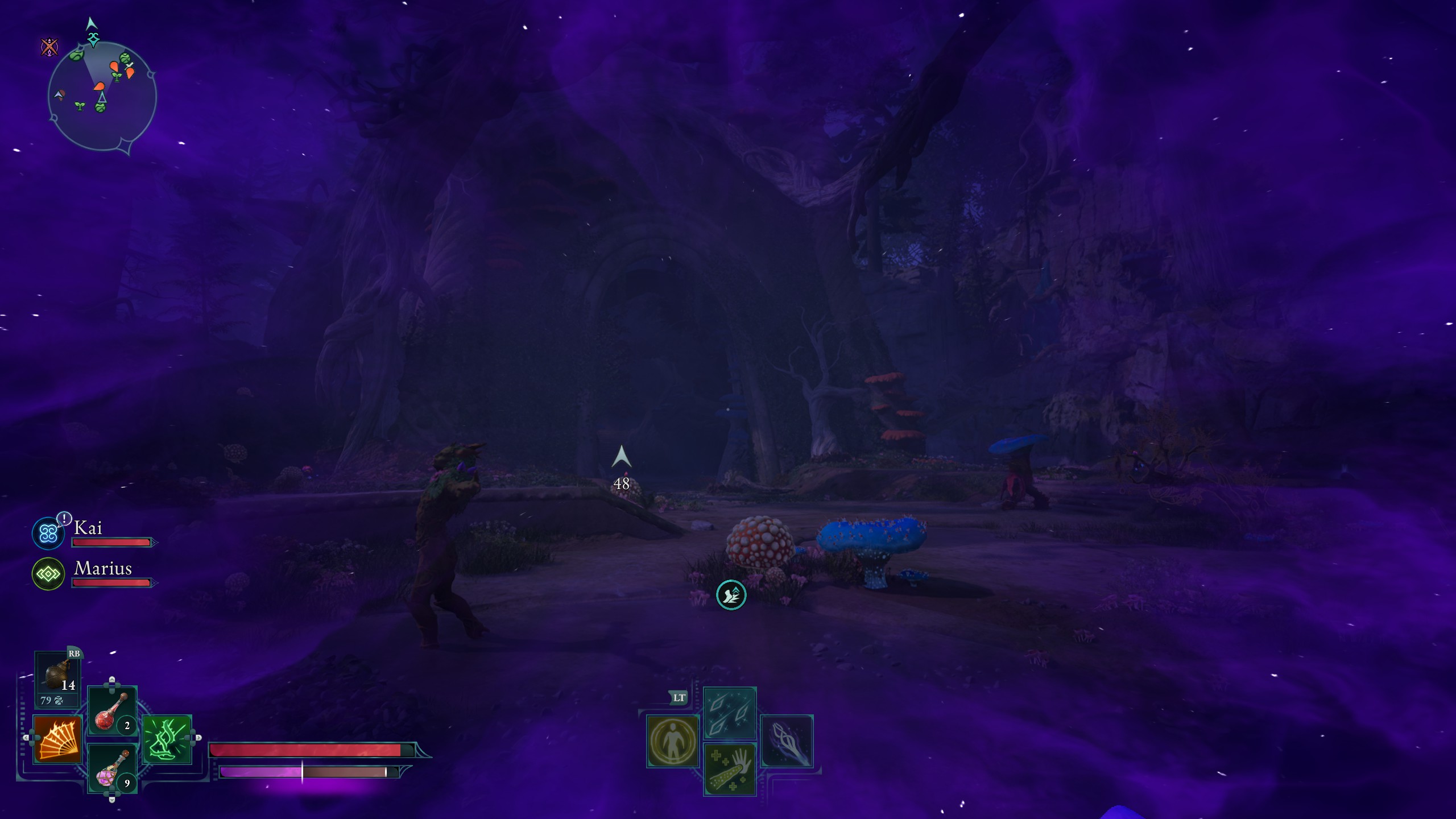1456x819 pixels.
Task: Activate the orange fire fan ability
Action: coord(57,739)
